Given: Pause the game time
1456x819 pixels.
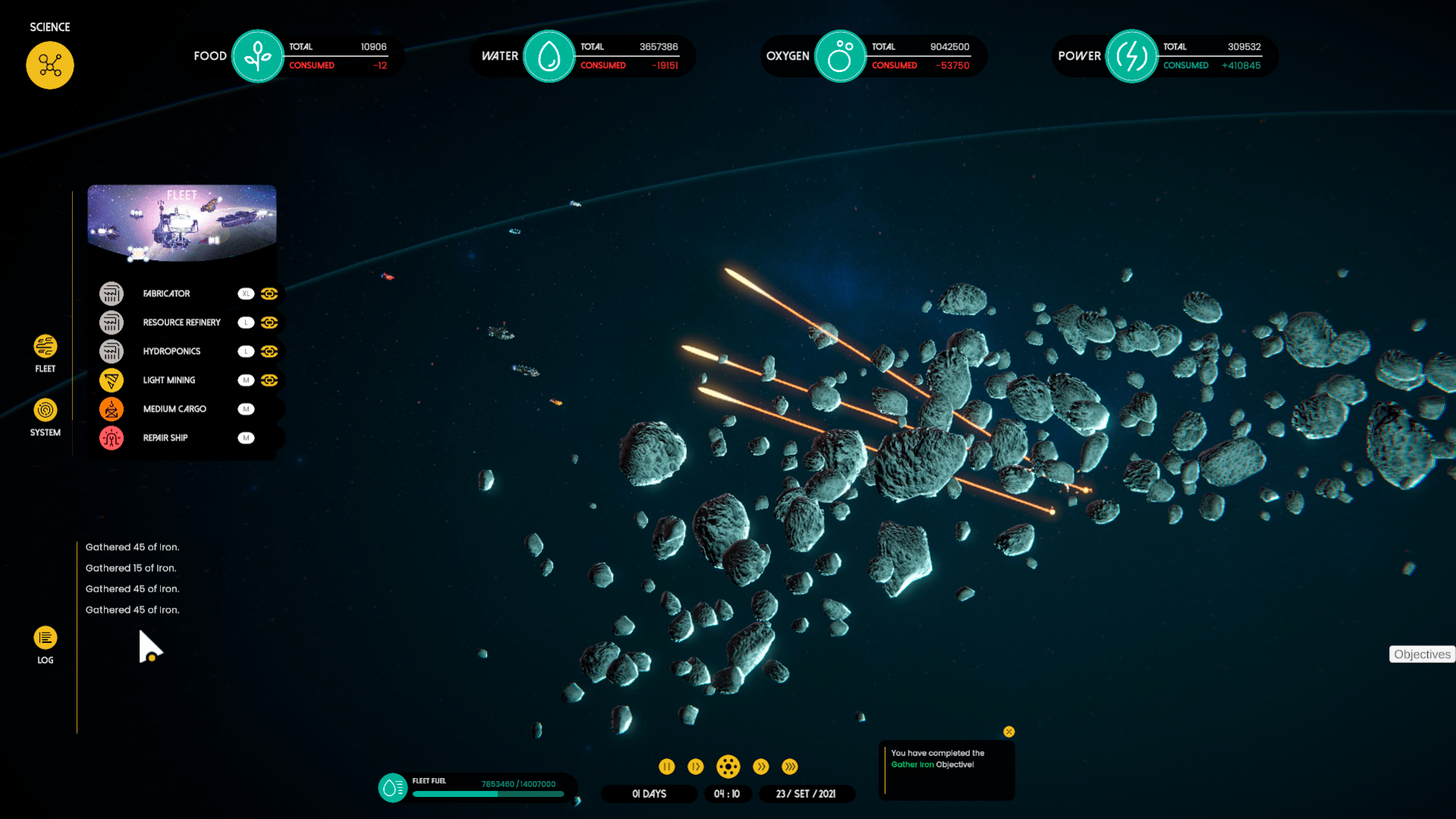Looking at the screenshot, I should point(667,767).
